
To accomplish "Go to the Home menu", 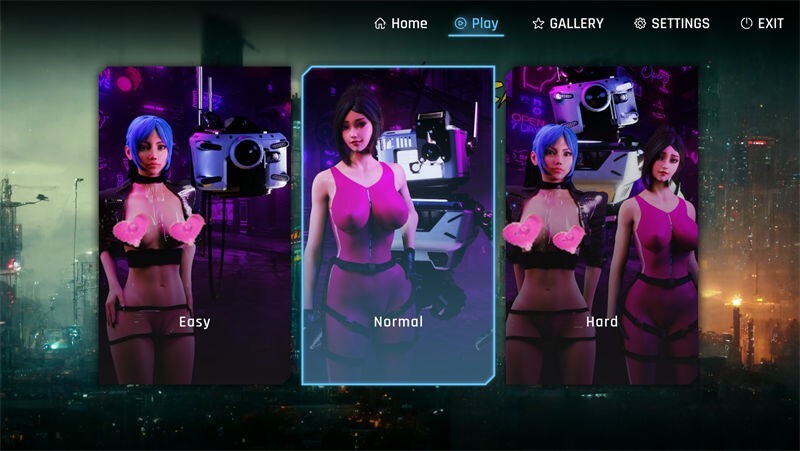I will 401,23.
